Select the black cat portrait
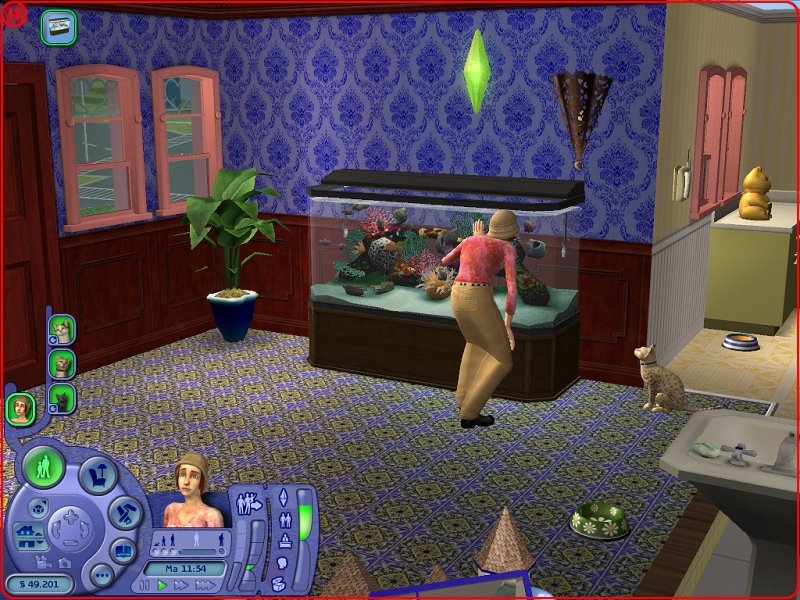This screenshot has height=600, width=800. [x=62, y=398]
